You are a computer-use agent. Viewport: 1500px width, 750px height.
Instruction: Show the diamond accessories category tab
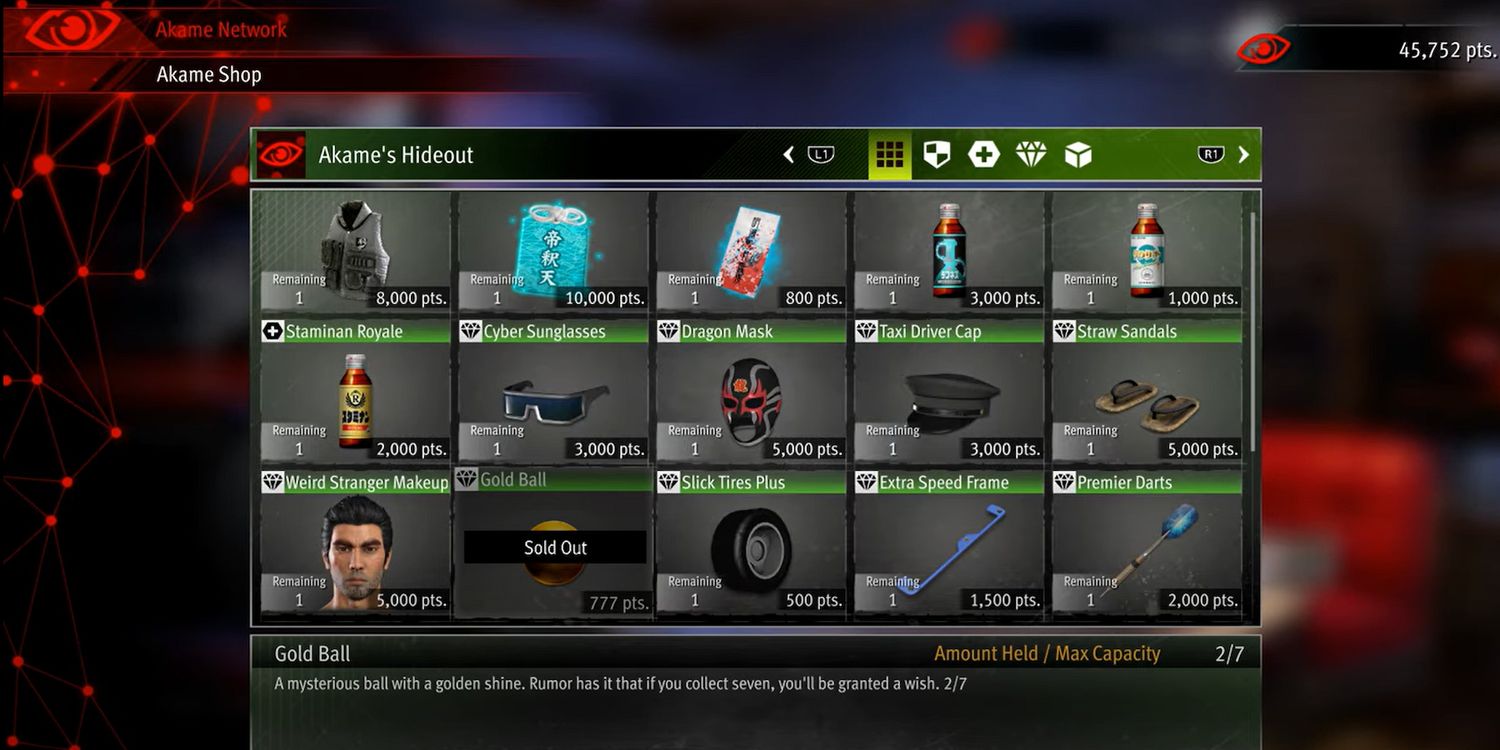point(1031,155)
